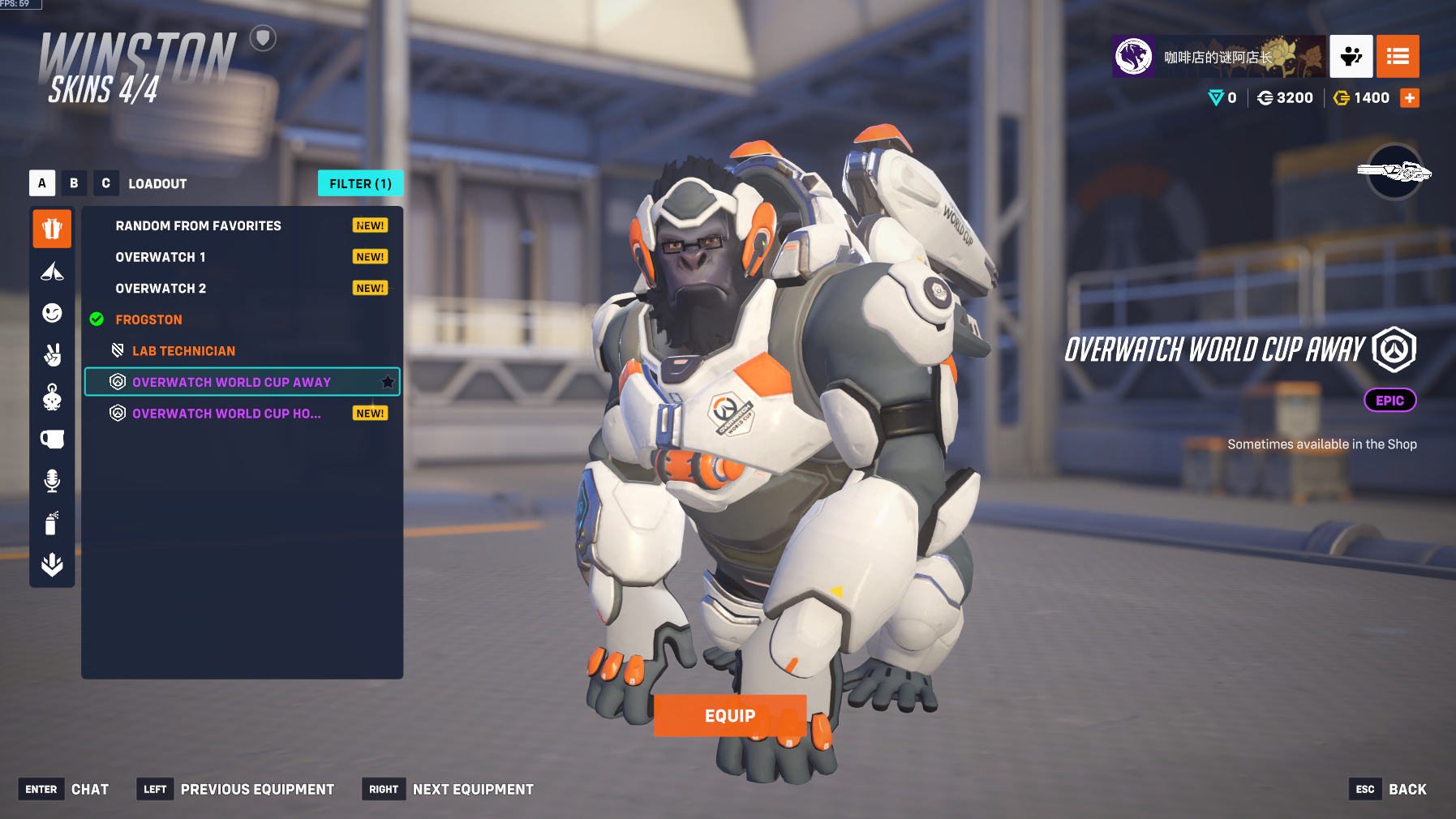
Task: Equip the Overwatch World Cup Away skin
Action: tap(729, 715)
